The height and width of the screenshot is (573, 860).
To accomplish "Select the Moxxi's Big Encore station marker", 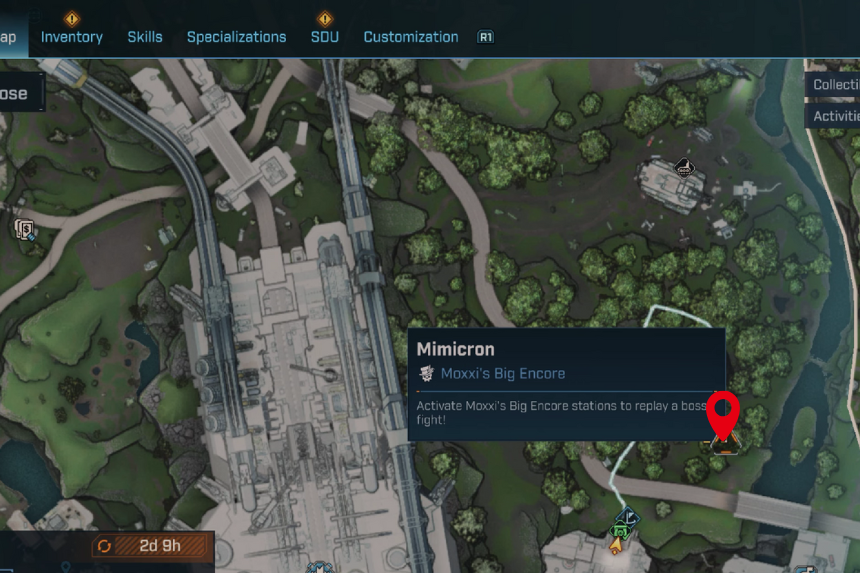I will click(723, 440).
